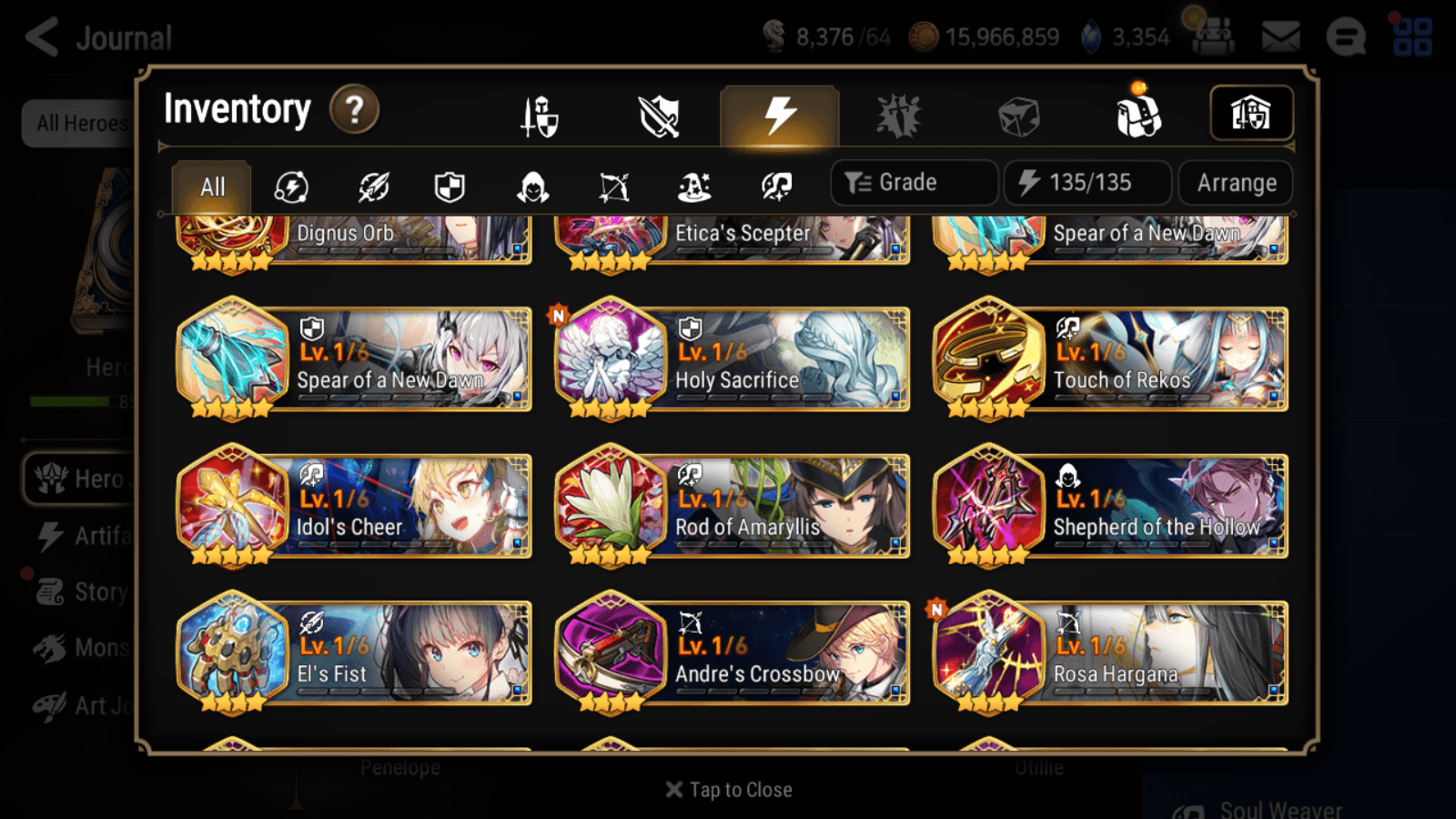Select the Ranger class artifact filter
Screen dimensions: 1456x819
614,187
